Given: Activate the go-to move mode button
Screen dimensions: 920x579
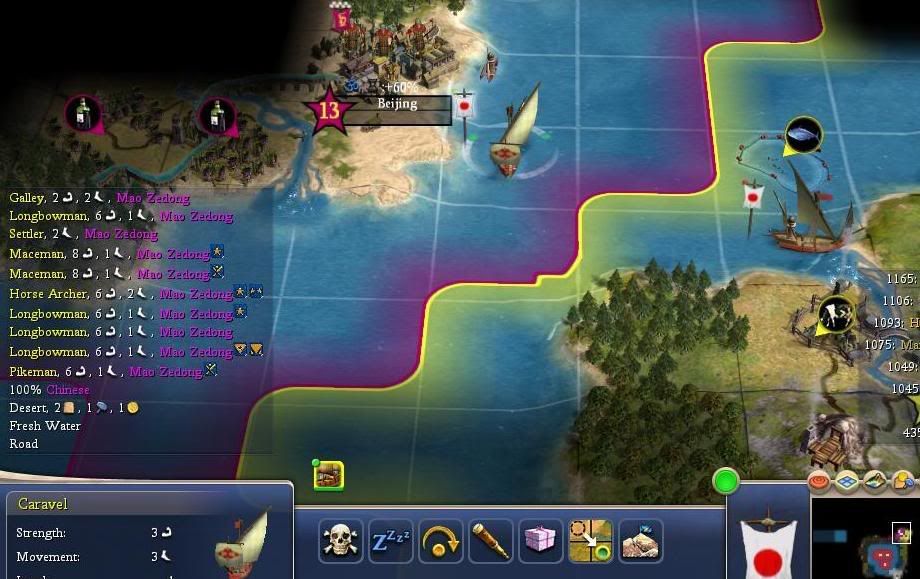Looking at the screenshot, I should (x=590, y=541).
